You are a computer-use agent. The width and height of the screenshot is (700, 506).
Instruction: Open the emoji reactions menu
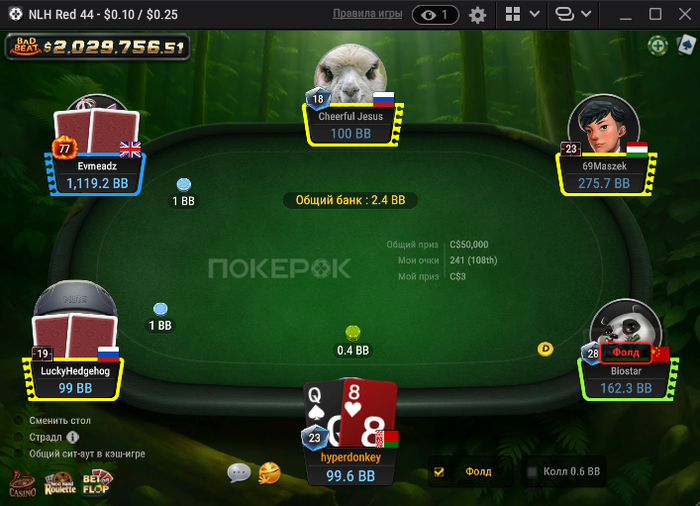[269, 472]
